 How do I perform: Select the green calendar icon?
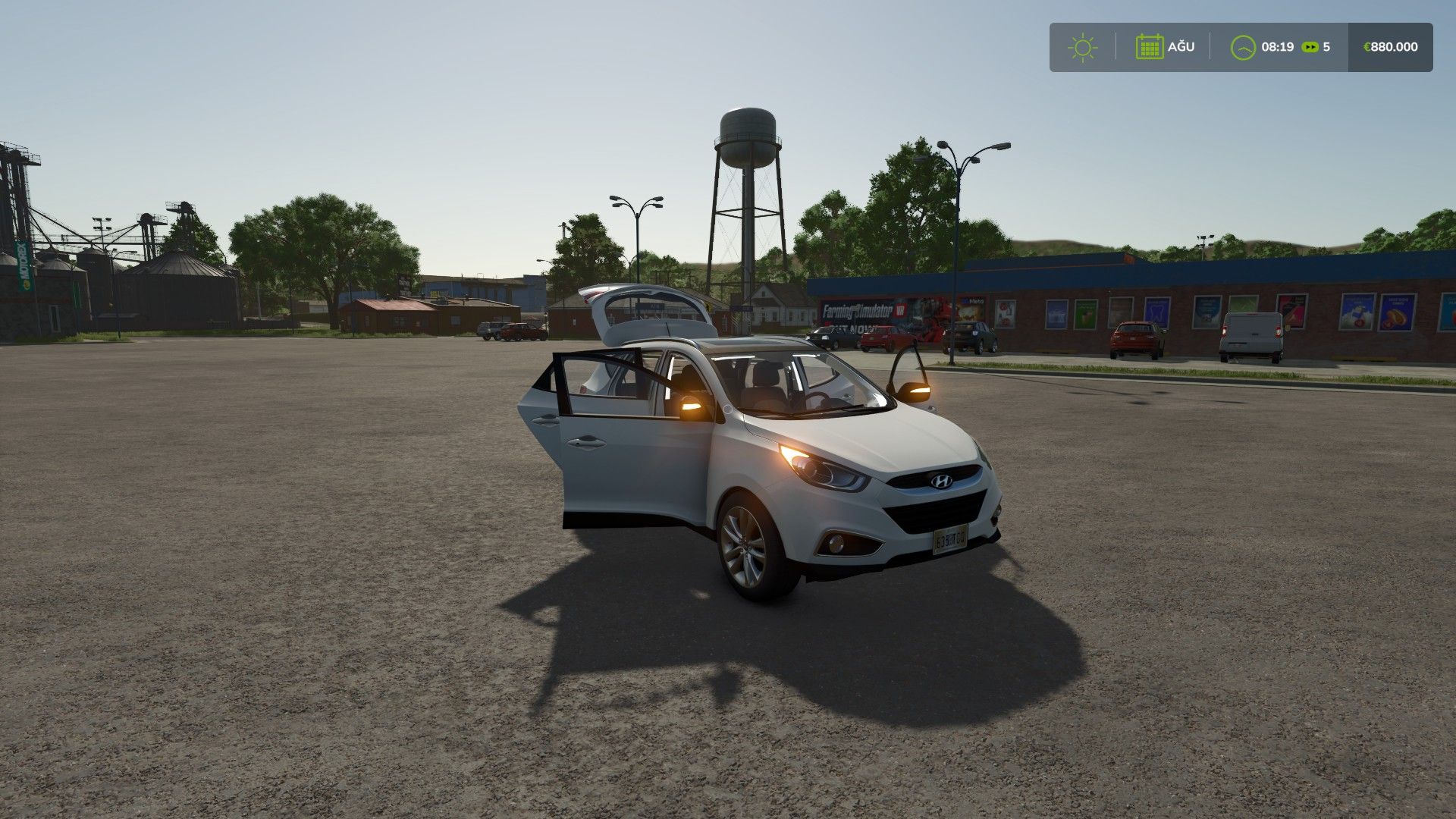point(1149,47)
